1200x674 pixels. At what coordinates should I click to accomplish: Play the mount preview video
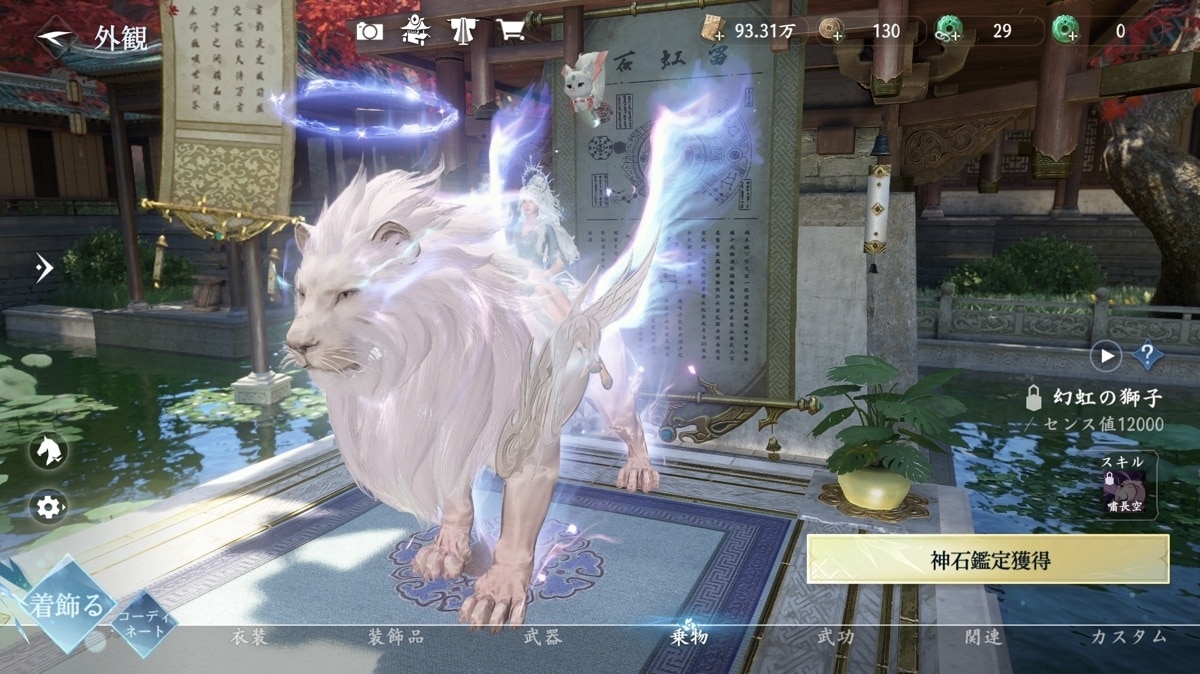pos(1106,355)
